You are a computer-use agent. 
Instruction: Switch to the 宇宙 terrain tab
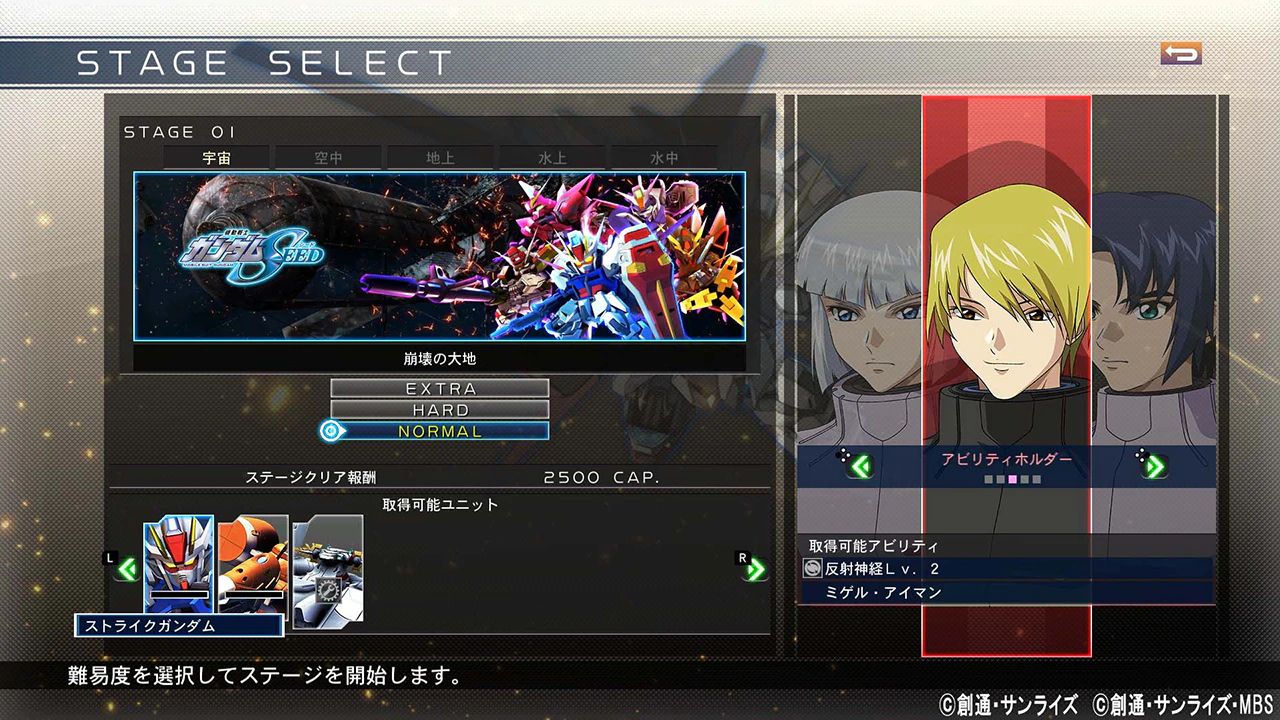point(217,157)
